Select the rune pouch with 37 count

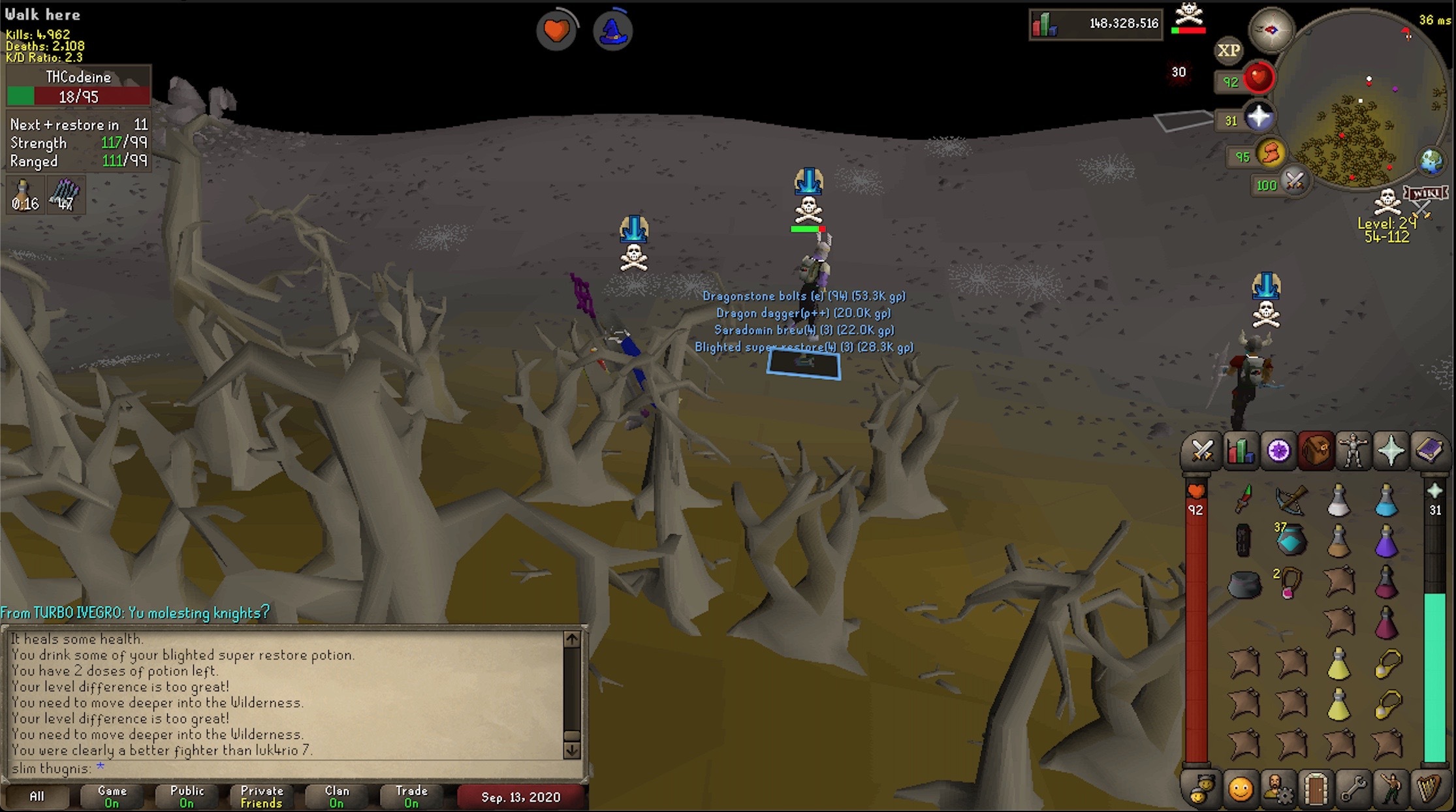pos(1291,540)
